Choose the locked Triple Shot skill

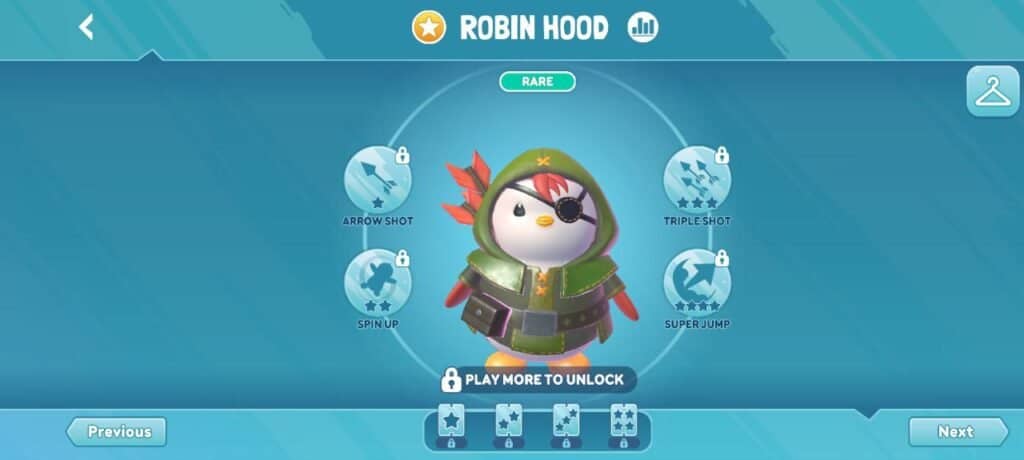696,180
